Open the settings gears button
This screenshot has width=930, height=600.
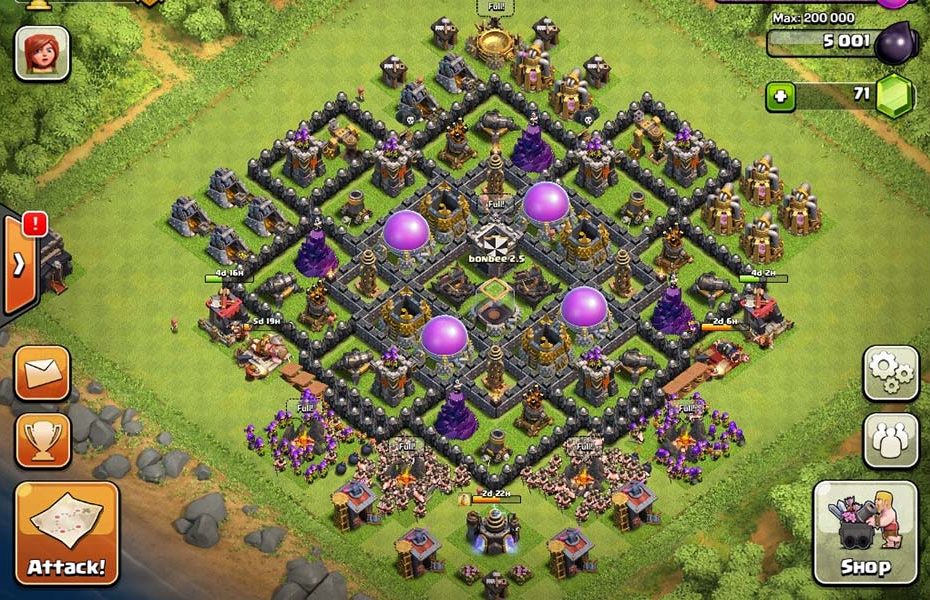pyautogui.click(x=889, y=373)
